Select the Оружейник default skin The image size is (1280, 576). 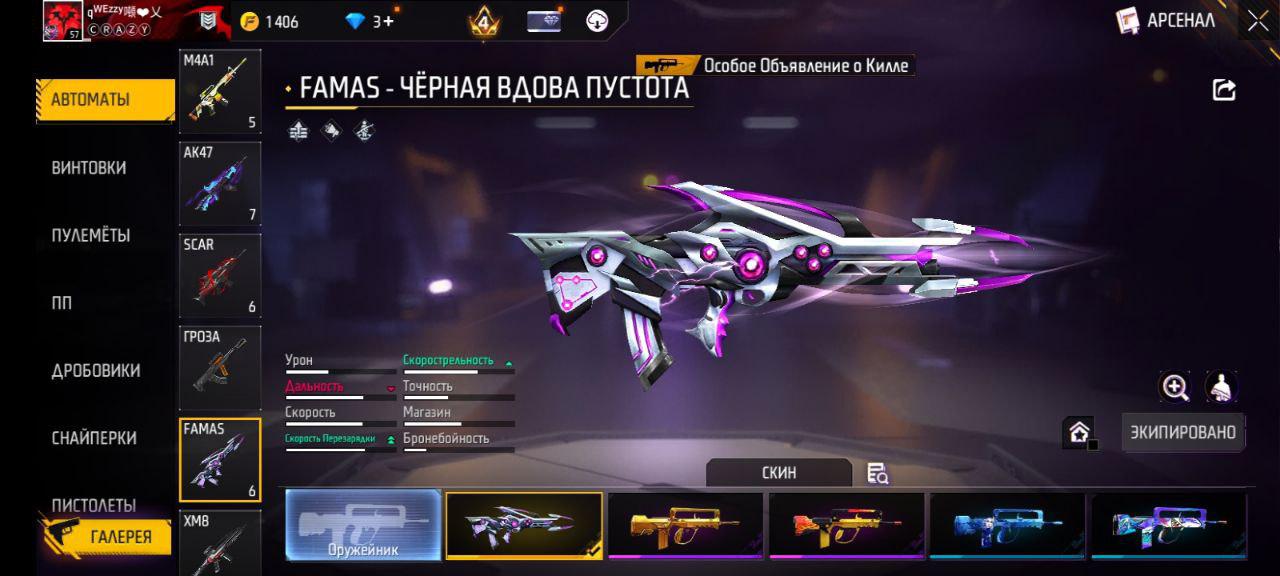coord(364,525)
